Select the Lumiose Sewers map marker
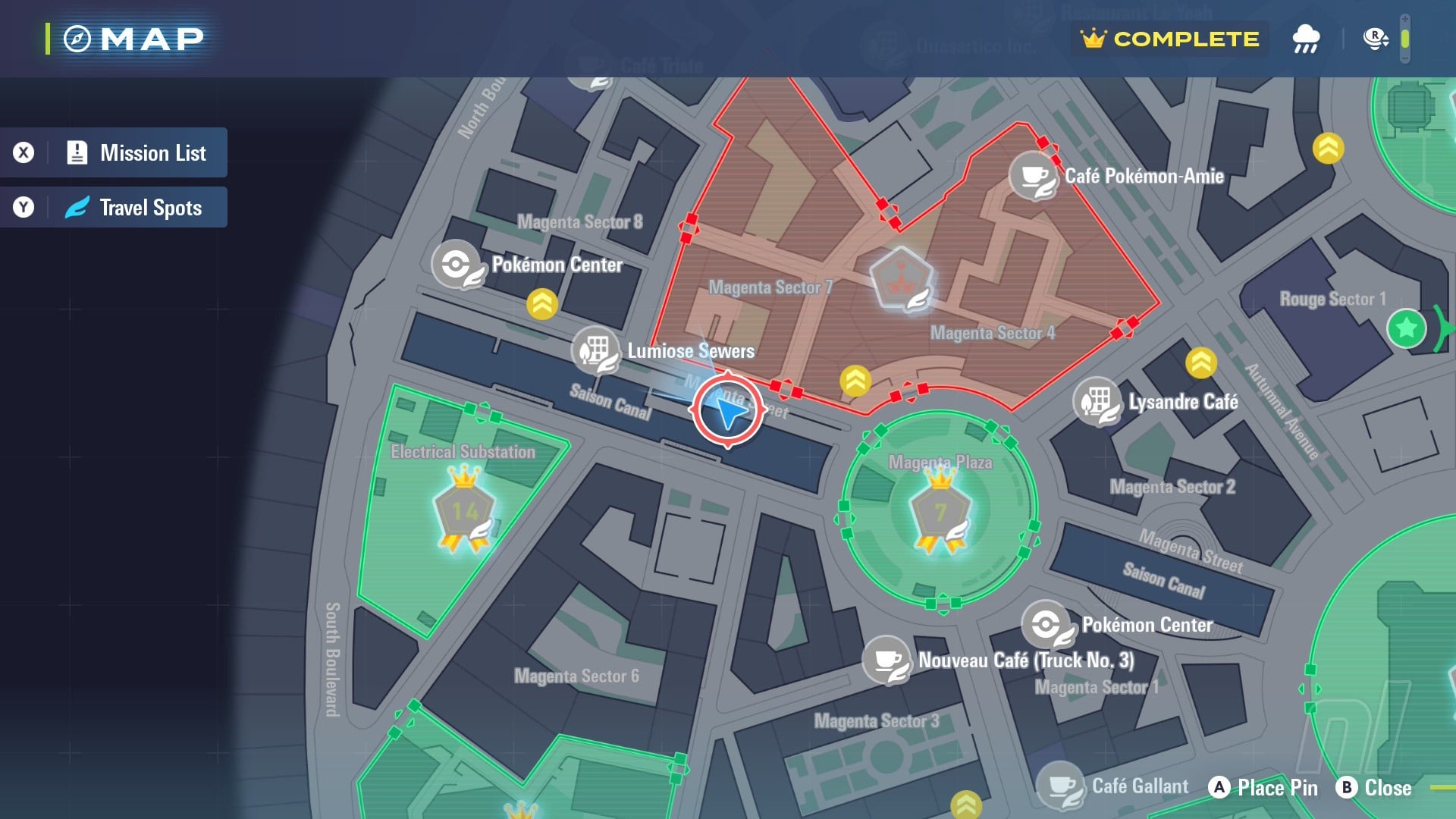The height and width of the screenshot is (819, 1456). 595,350
